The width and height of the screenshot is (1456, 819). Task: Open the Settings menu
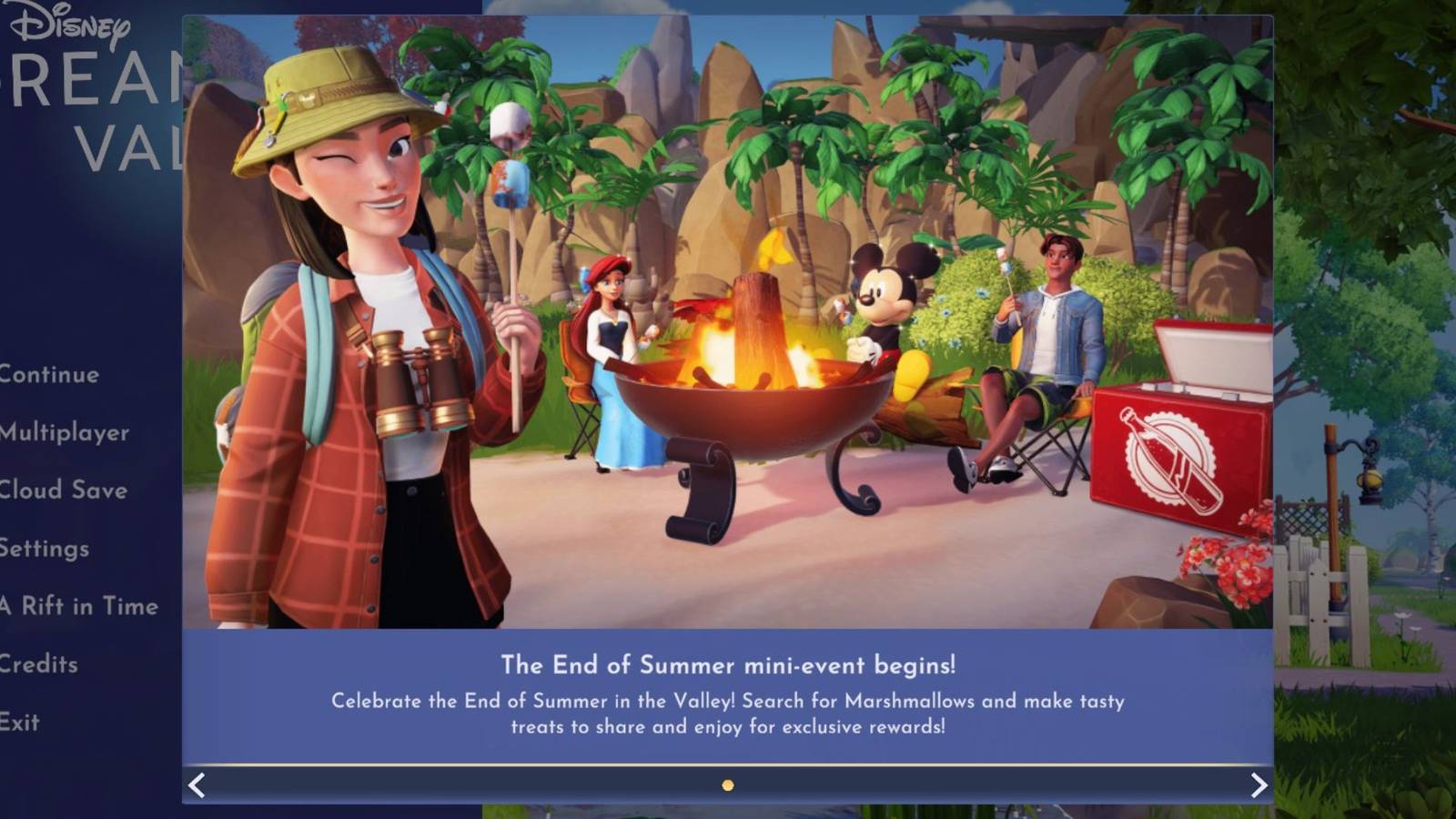click(x=45, y=550)
